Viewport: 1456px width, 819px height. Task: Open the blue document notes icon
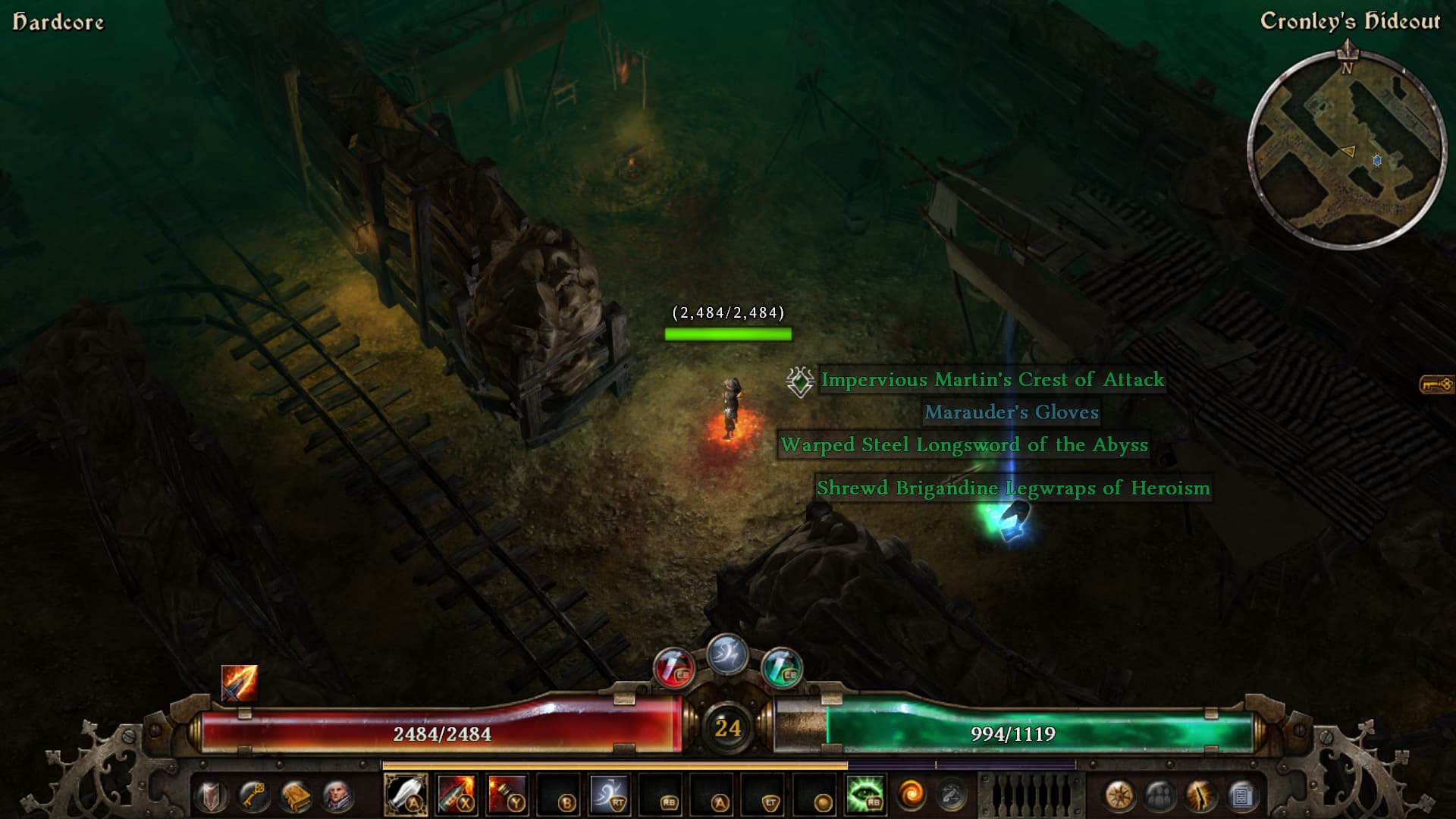[1242, 796]
